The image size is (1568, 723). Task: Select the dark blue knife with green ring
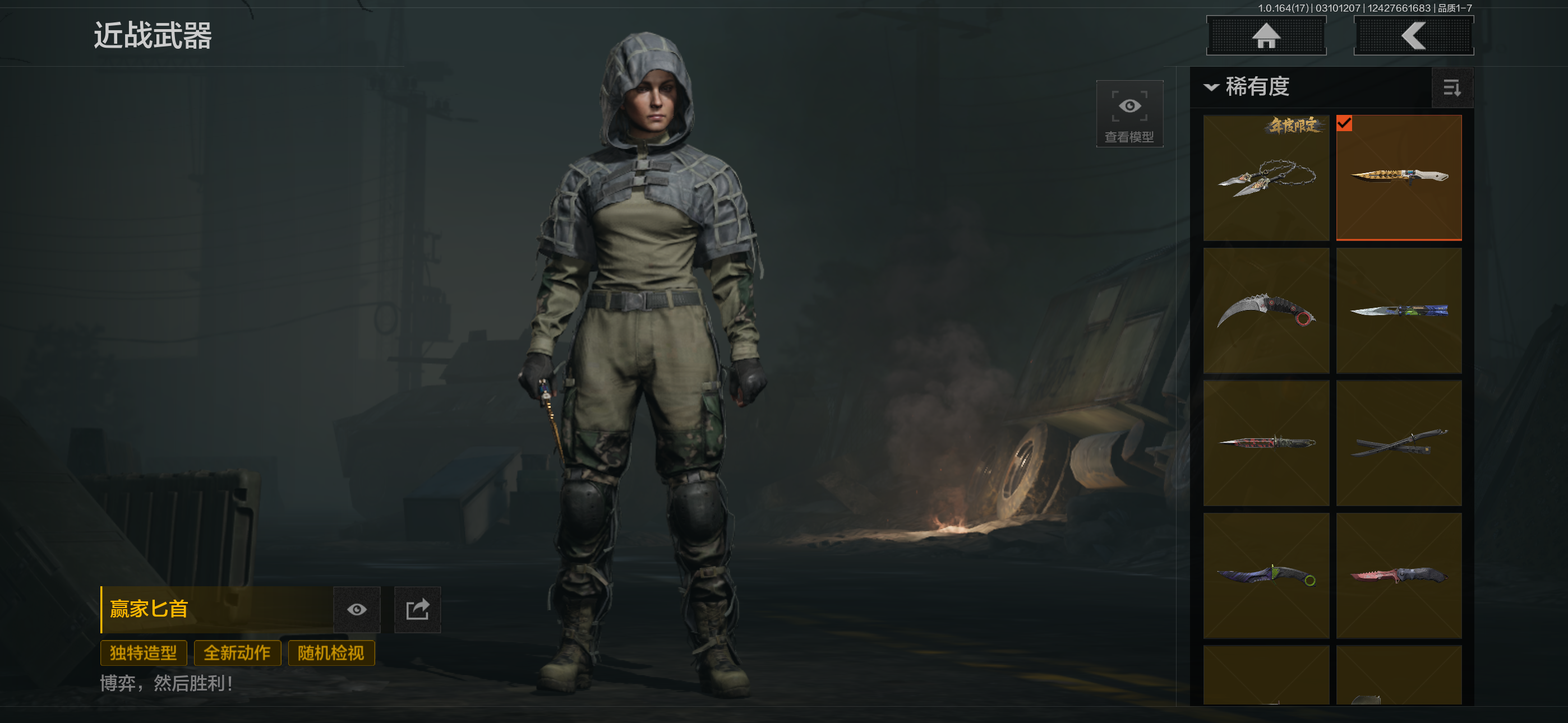(x=1266, y=576)
